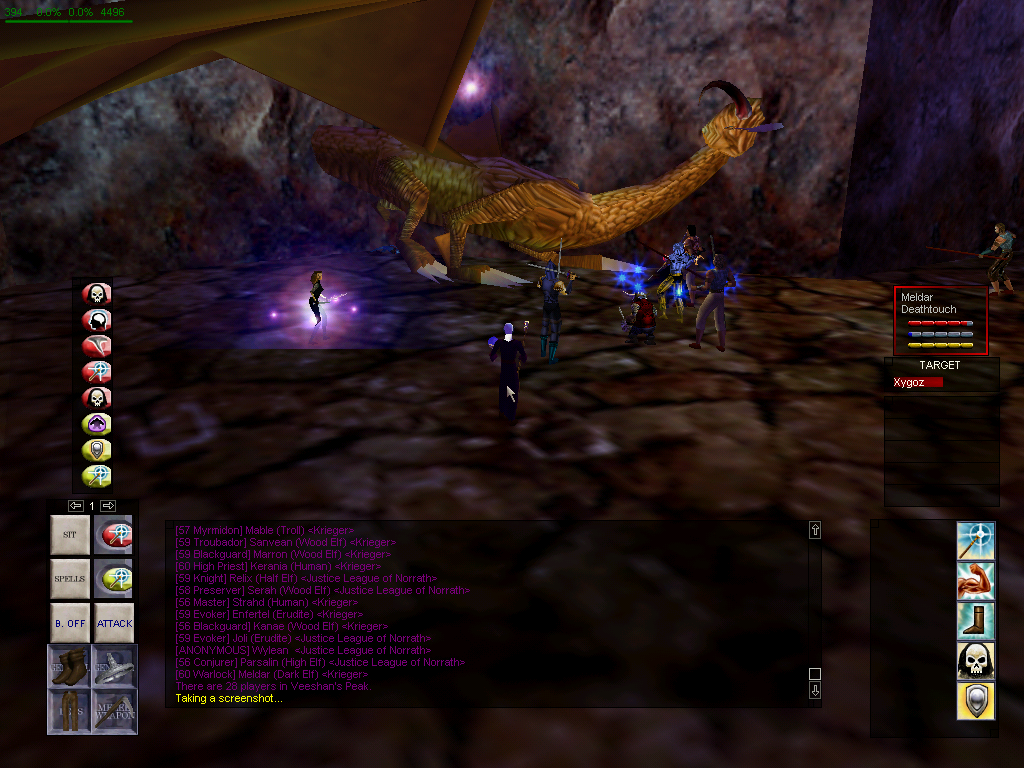The width and height of the screenshot is (1024, 768).
Task: Click the melee weapon hotbar slot
Action: 114,710
